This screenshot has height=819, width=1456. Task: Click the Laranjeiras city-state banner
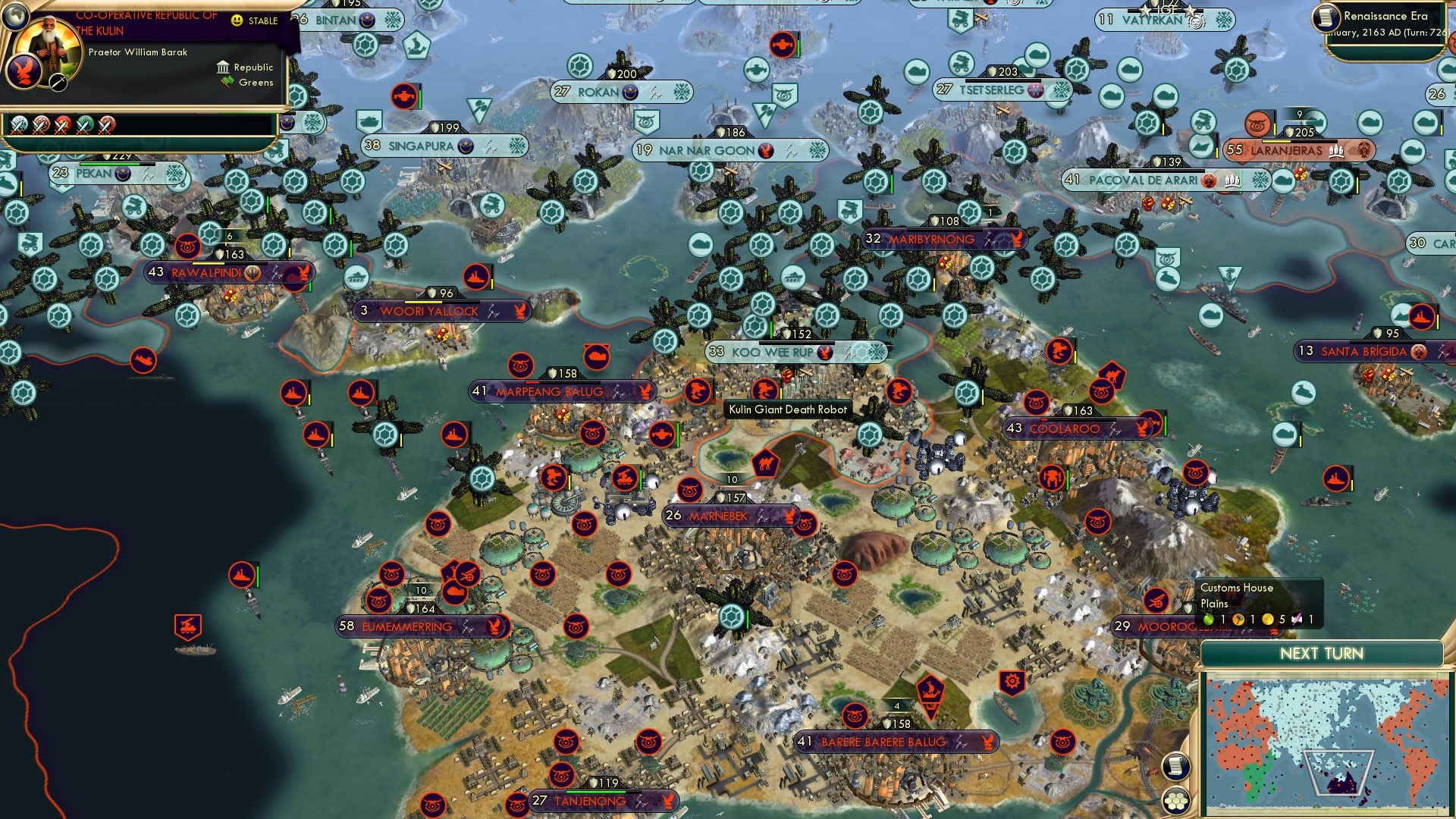[x=1287, y=150]
